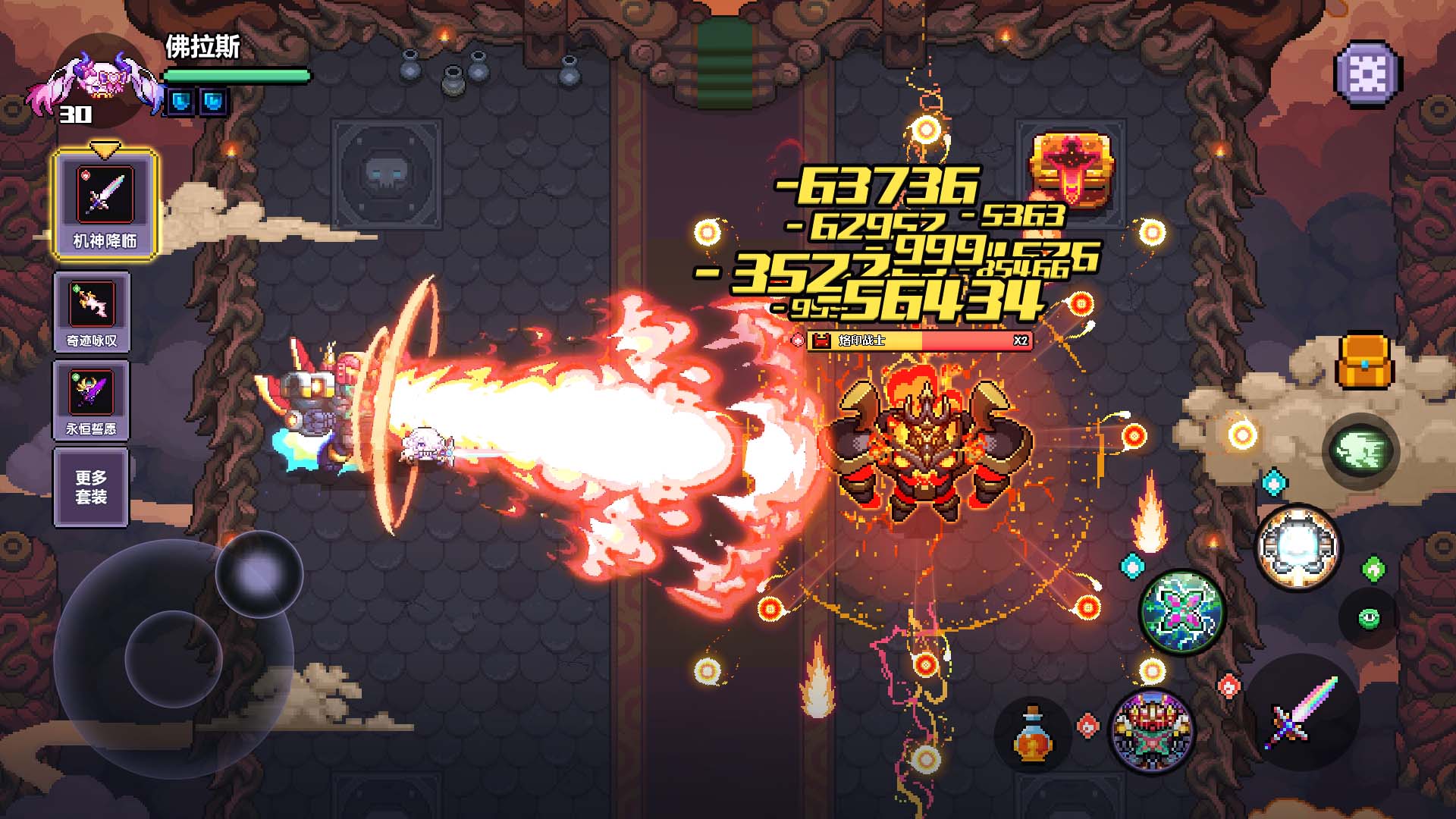1456x819 pixels.
Task: Activate the mech summon skill icon
Action: [1151, 730]
